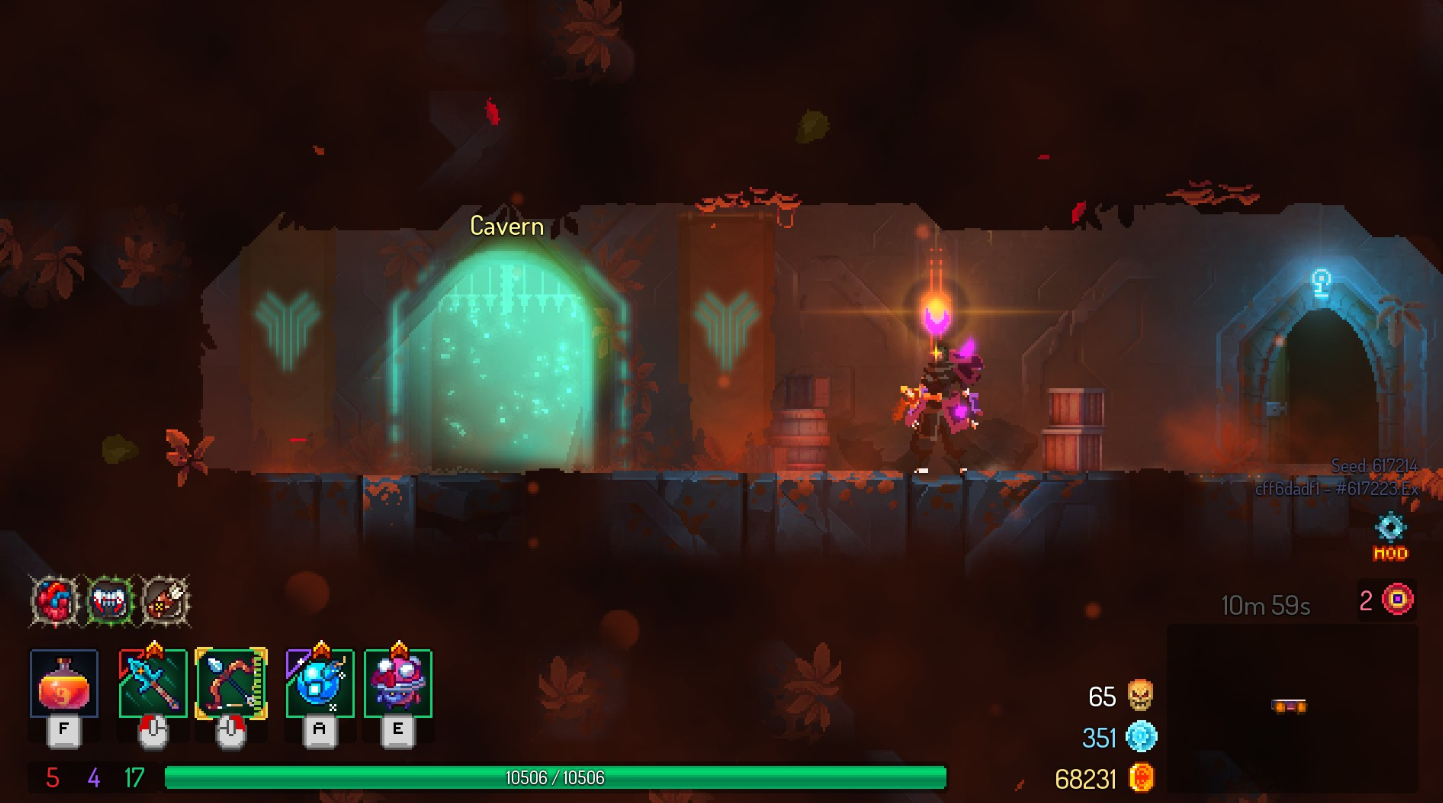Screen dimensions: 1443x803
Task: Click the Cavern label text
Action: [507, 226]
